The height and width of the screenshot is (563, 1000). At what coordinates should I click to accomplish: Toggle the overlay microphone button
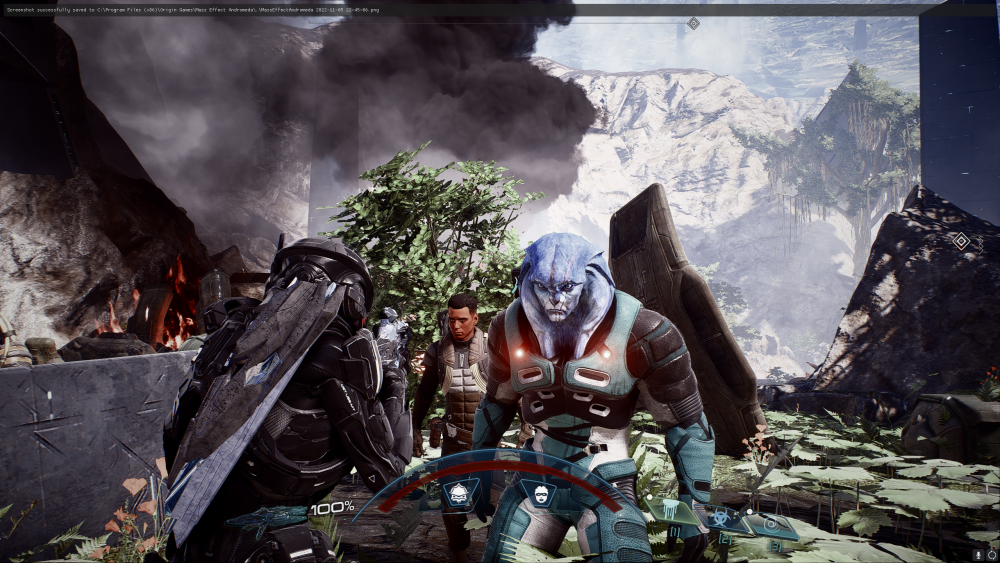tap(977, 553)
